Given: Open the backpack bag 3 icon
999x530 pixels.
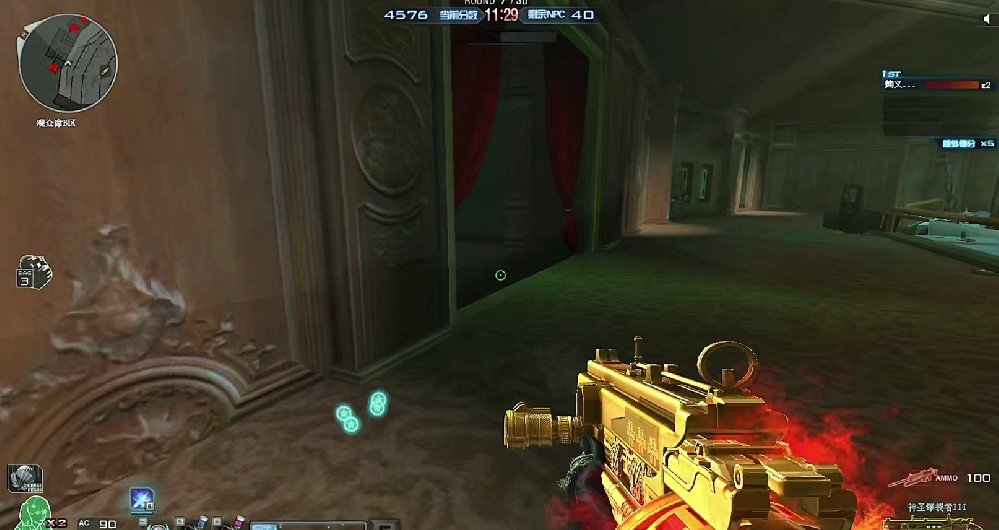Looking at the screenshot, I should [33, 272].
